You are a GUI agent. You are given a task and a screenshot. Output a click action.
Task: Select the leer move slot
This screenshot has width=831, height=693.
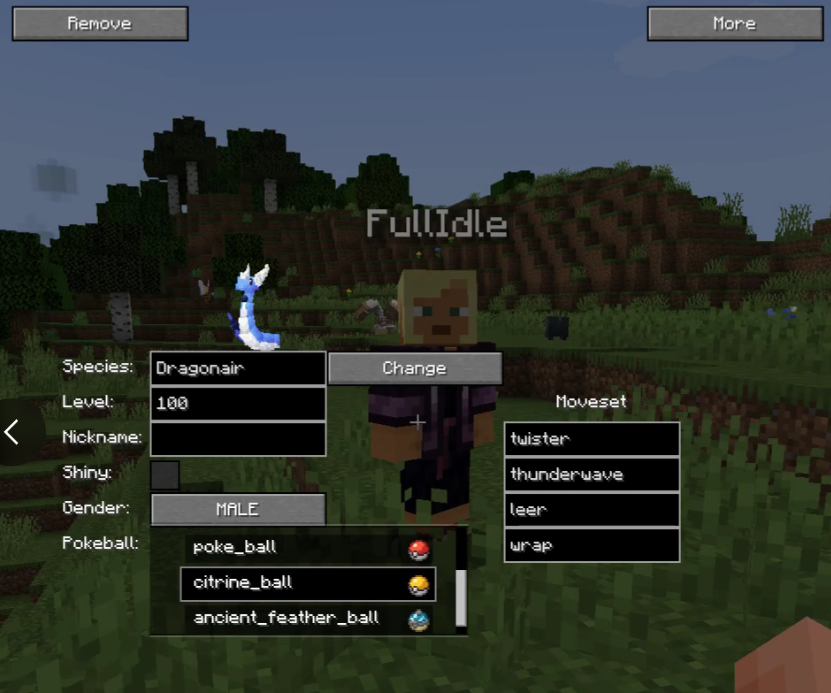click(x=592, y=509)
